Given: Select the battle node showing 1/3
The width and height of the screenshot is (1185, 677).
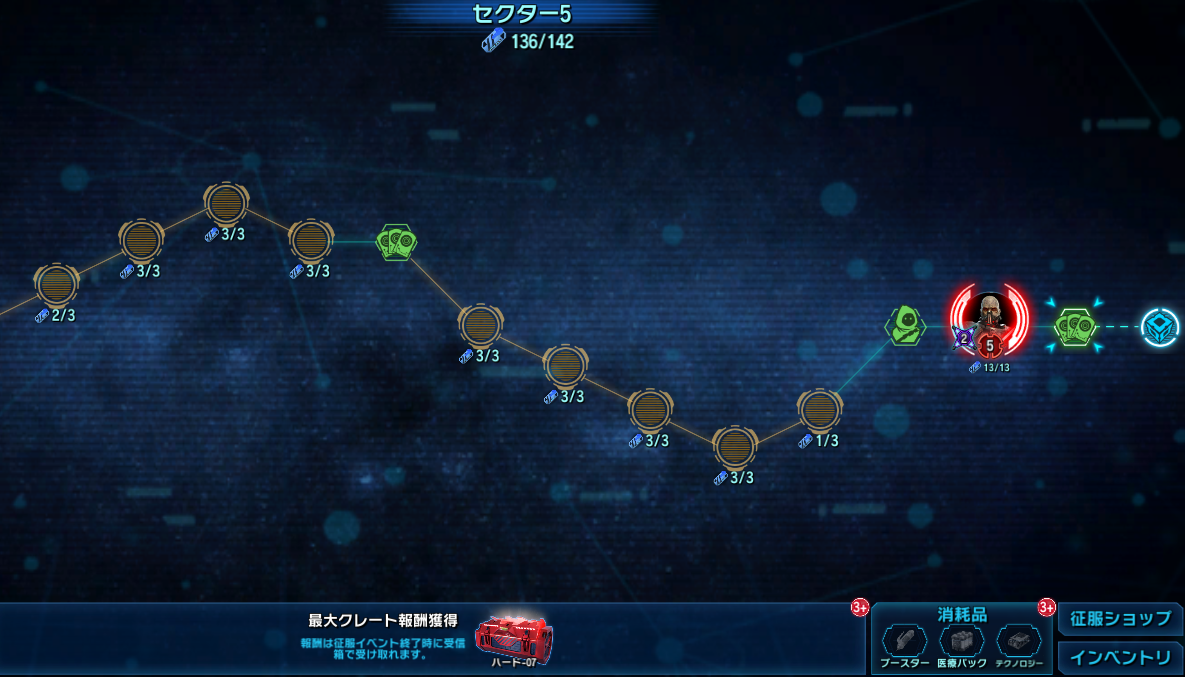Looking at the screenshot, I should pyautogui.click(x=819, y=410).
